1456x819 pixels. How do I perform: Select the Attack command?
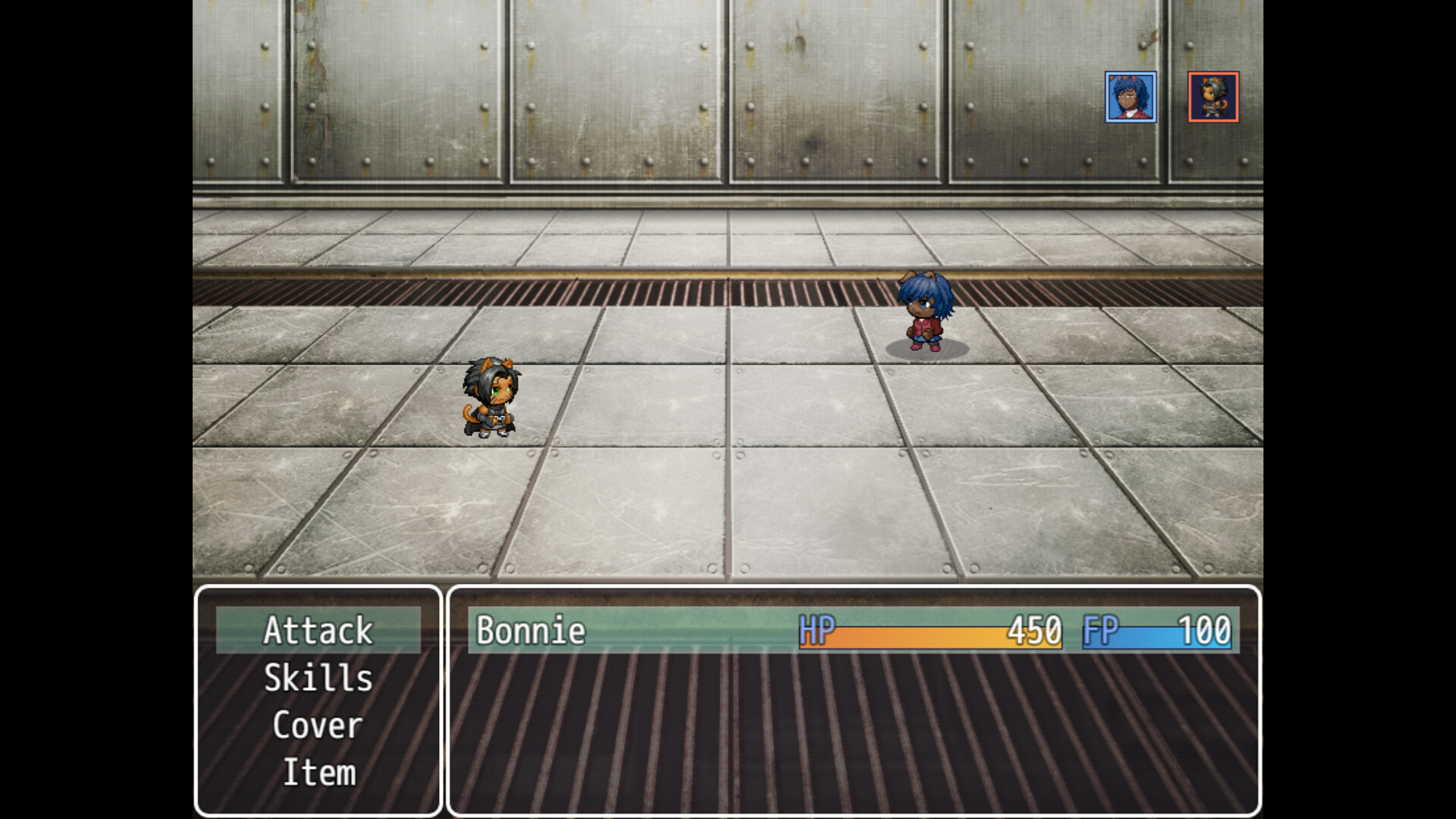pos(318,630)
